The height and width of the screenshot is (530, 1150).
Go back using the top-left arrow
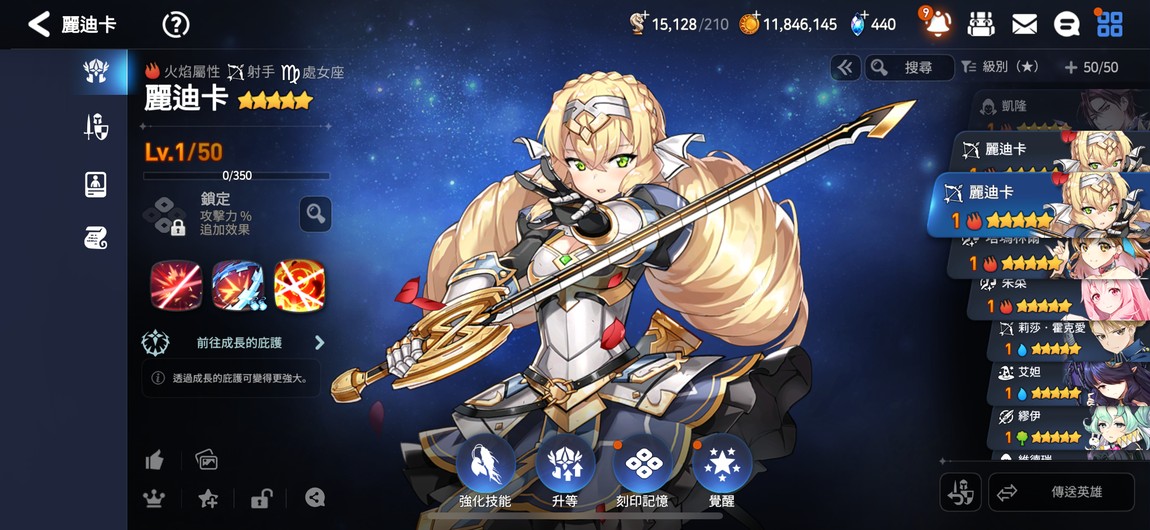pyautogui.click(x=38, y=24)
